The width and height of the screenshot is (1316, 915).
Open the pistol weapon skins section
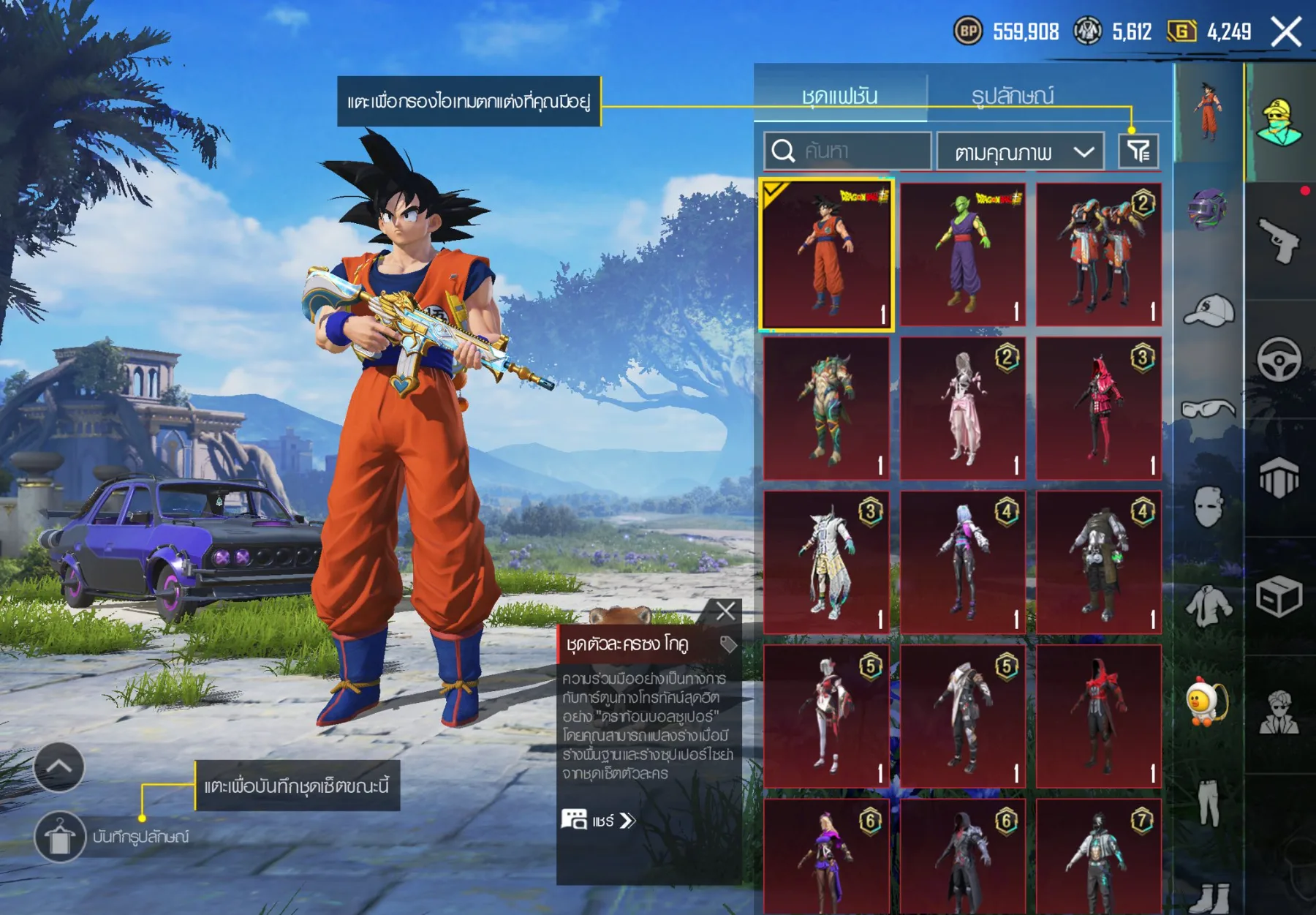point(1279,240)
